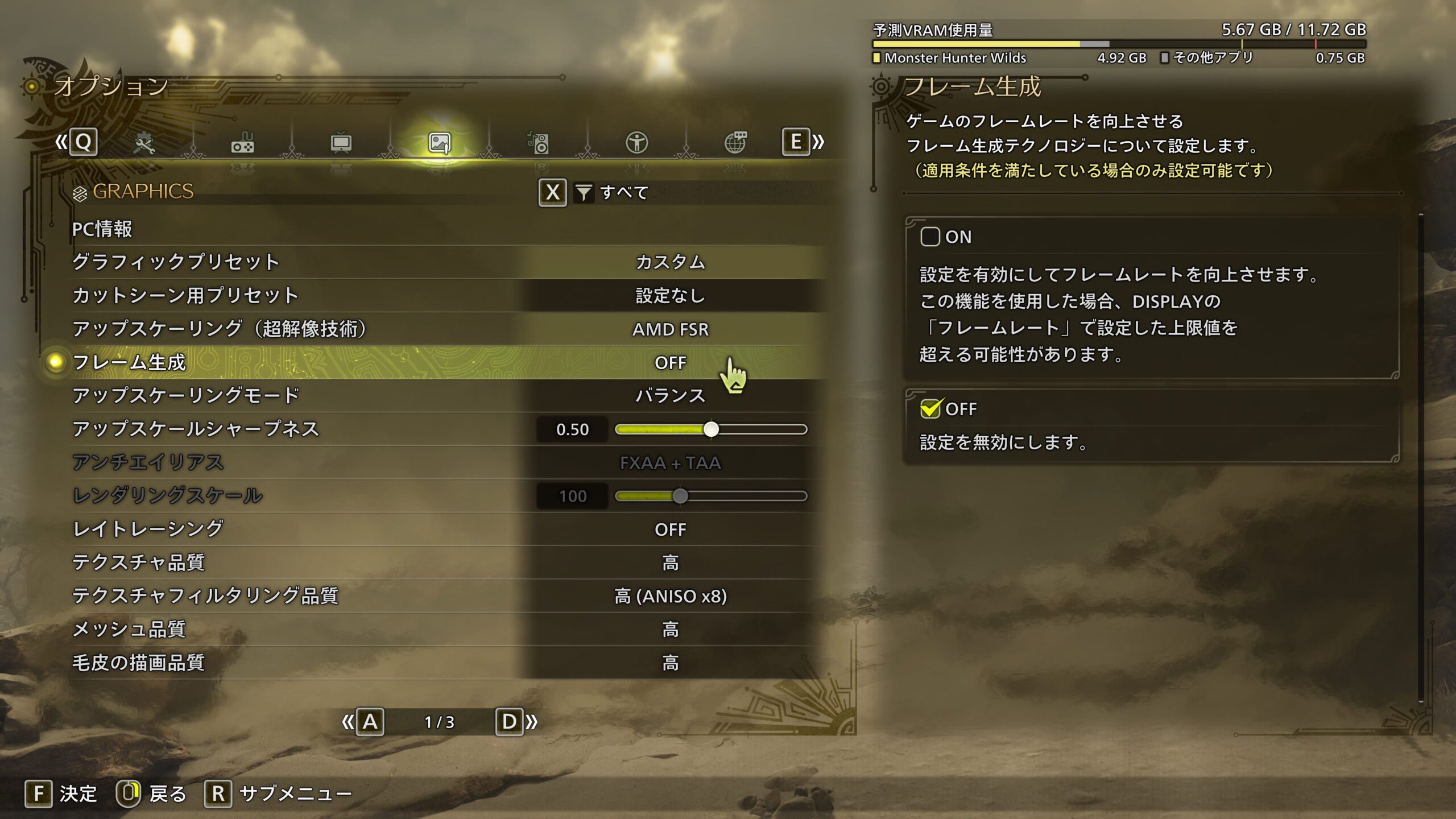Switch to the speaker audio tab
This screenshot has height=819, width=1456.
[538, 143]
